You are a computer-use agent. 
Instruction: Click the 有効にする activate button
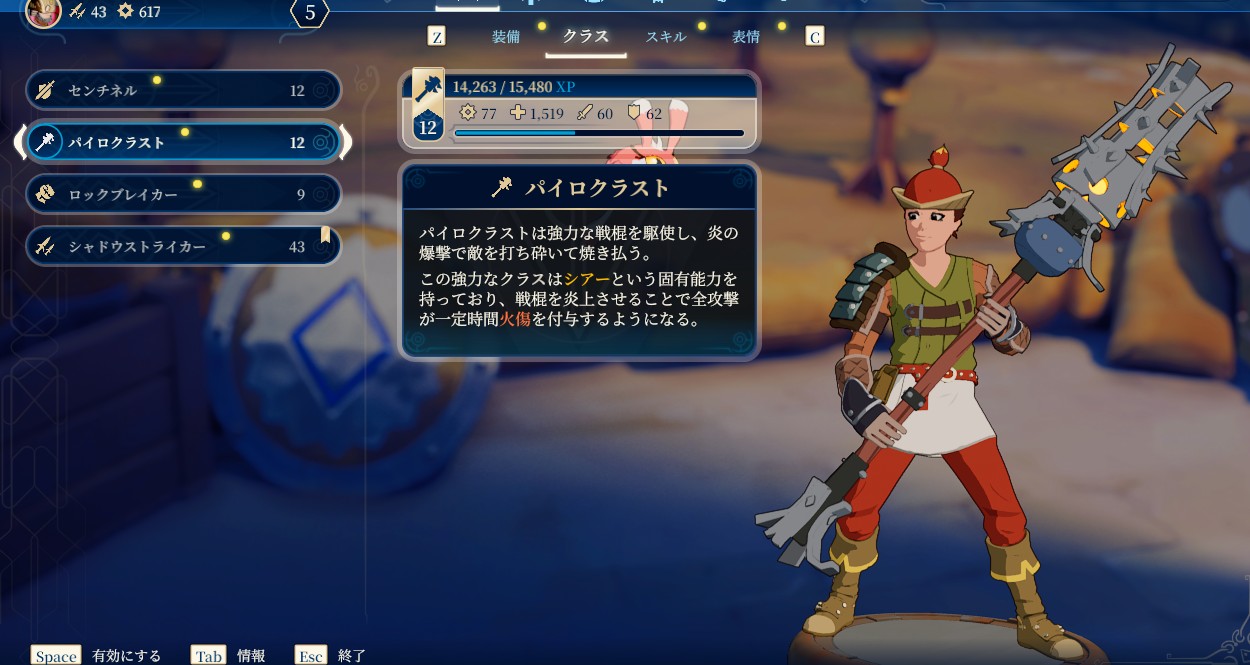[97, 656]
